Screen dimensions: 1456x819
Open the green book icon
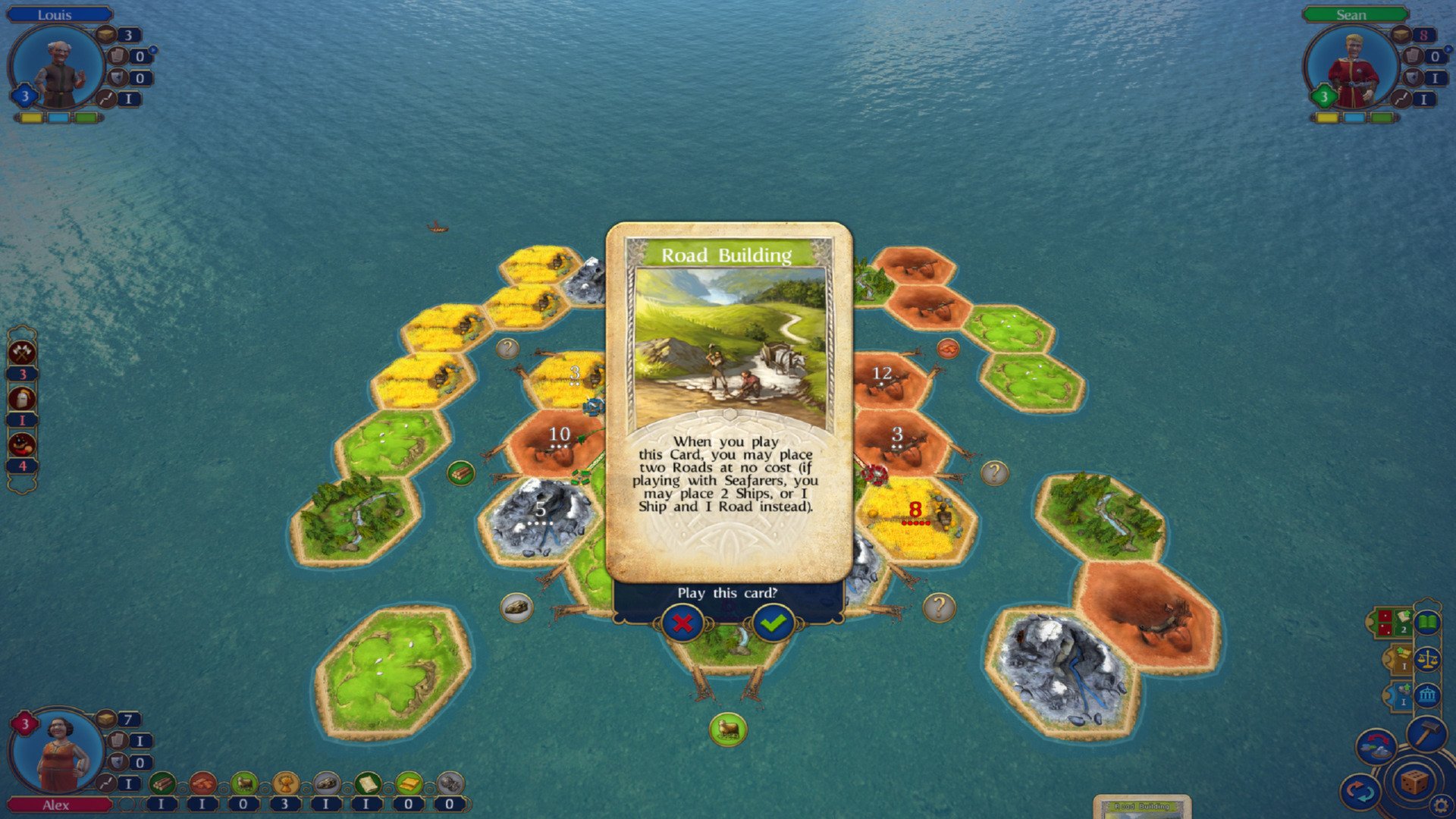pyautogui.click(x=1427, y=623)
